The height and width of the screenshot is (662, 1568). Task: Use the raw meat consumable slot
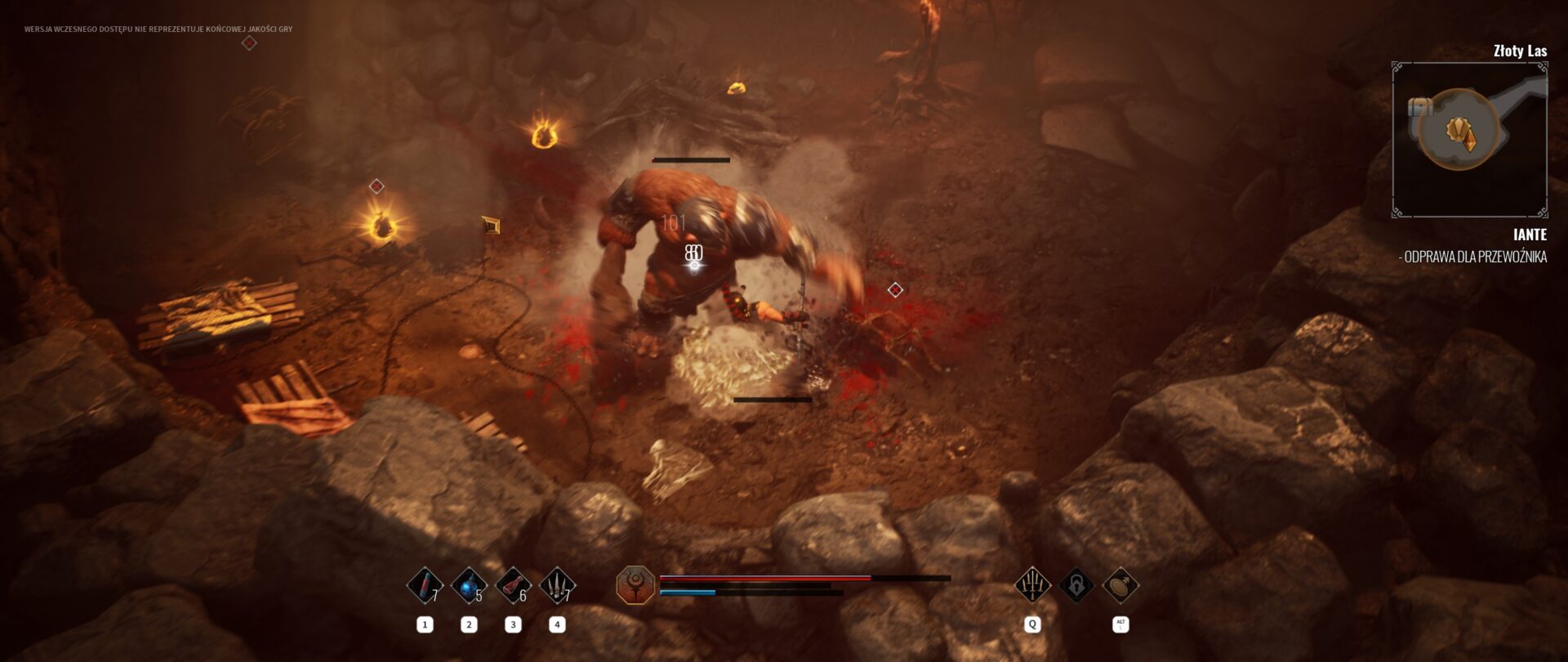pos(513,585)
